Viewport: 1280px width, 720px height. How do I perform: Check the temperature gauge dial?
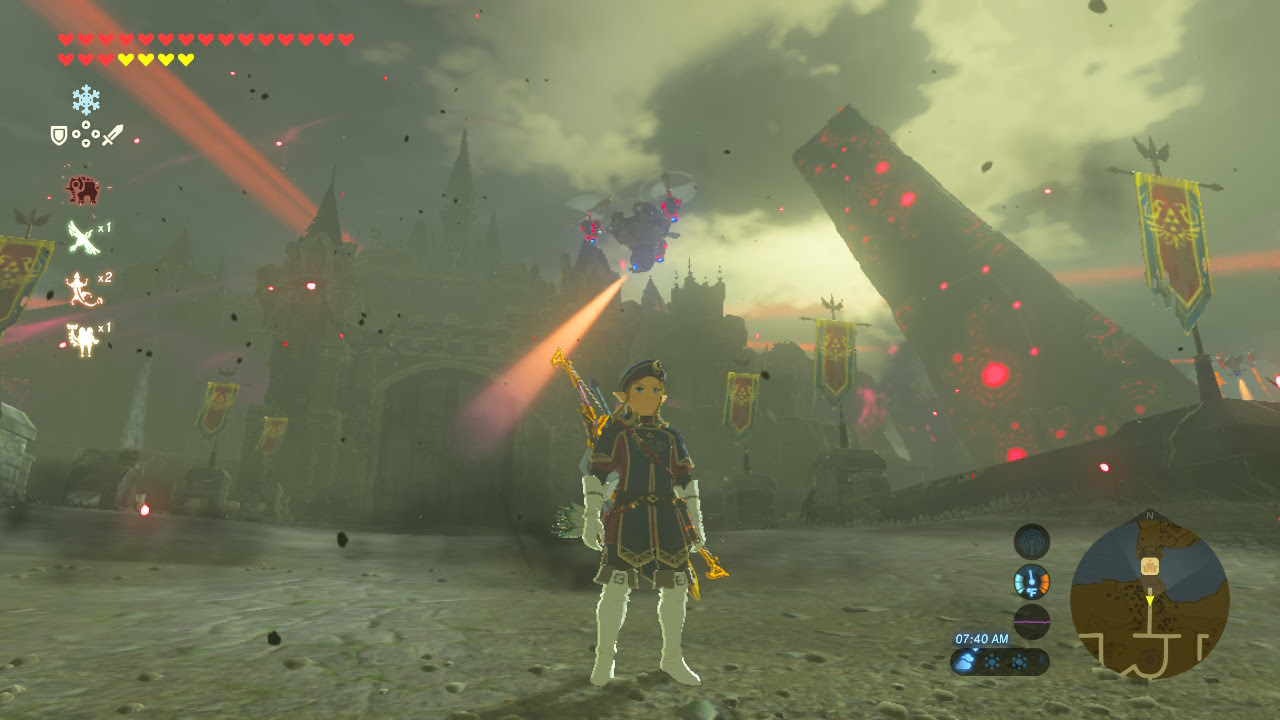(1031, 581)
